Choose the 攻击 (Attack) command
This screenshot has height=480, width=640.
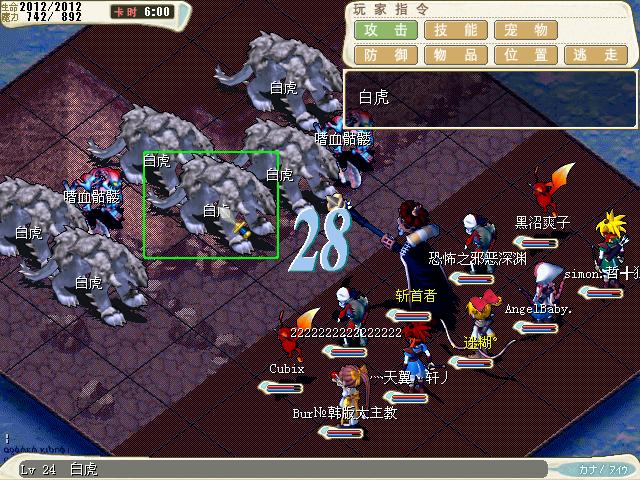[x=386, y=31]
